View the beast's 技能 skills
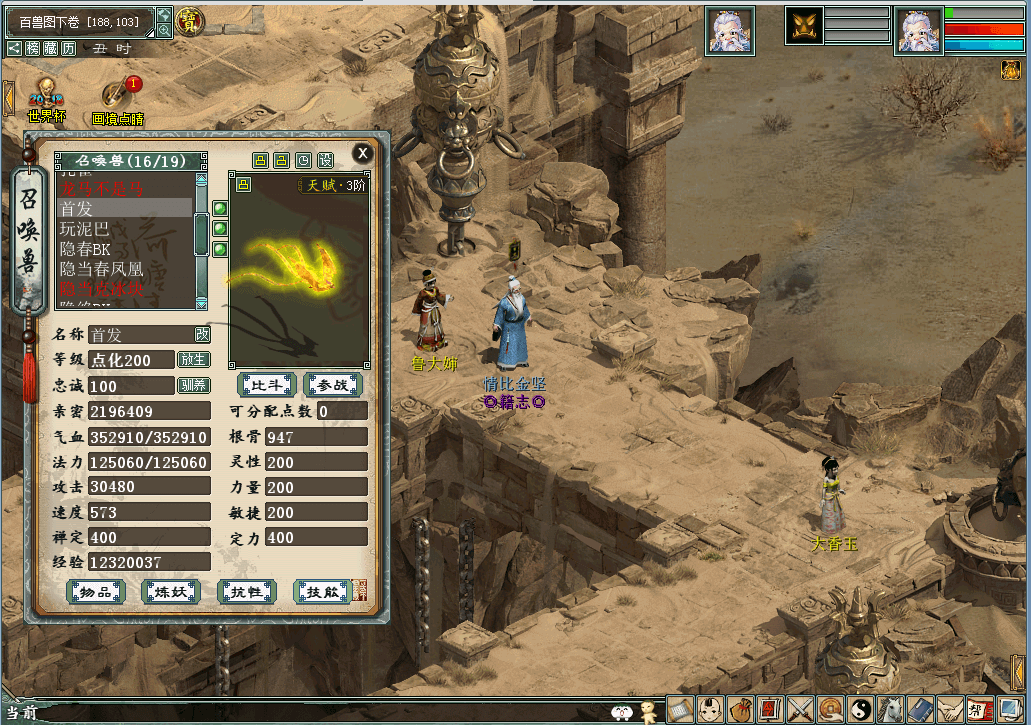The height and width of the screenshot is (725, 1031). pyautogui.click(x=321, y=592)
